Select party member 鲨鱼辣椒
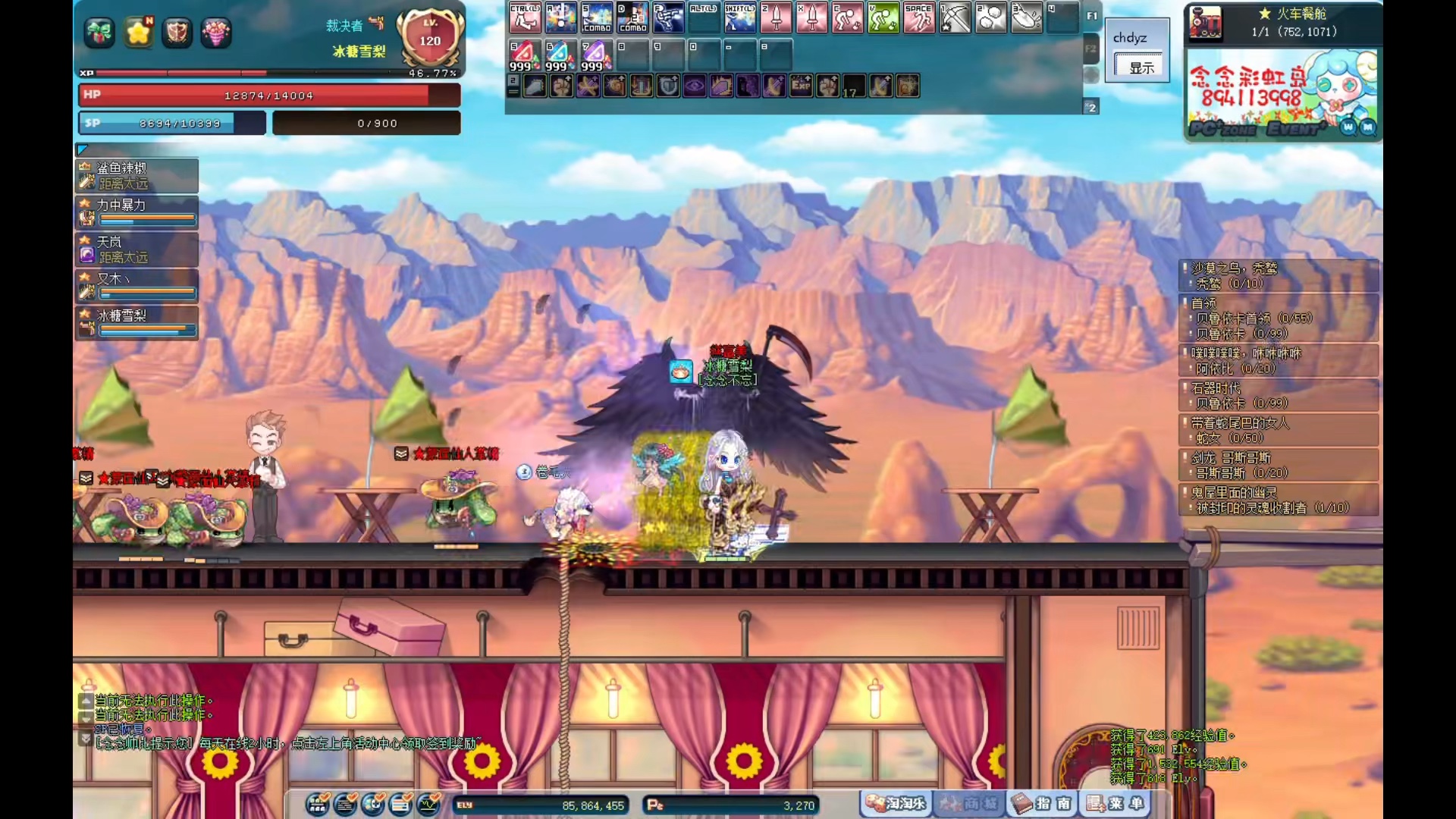Screen dimensions: 1456x819 click(137, 175)
